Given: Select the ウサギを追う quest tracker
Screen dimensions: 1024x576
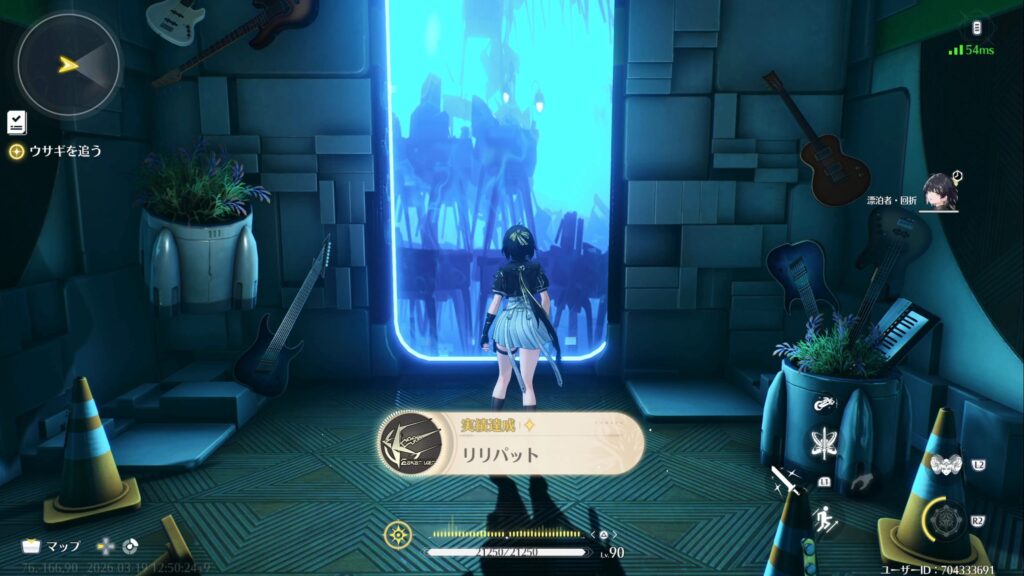Looking at the screenshot, I should (x=56, y=152).
